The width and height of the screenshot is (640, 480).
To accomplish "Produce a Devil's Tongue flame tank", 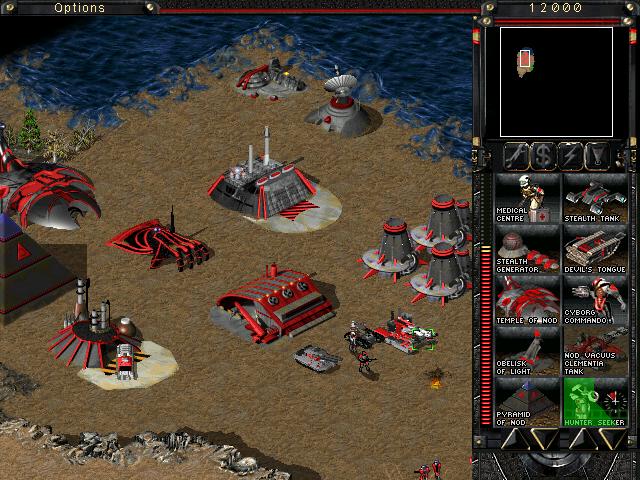I will (x=594, y=249).
